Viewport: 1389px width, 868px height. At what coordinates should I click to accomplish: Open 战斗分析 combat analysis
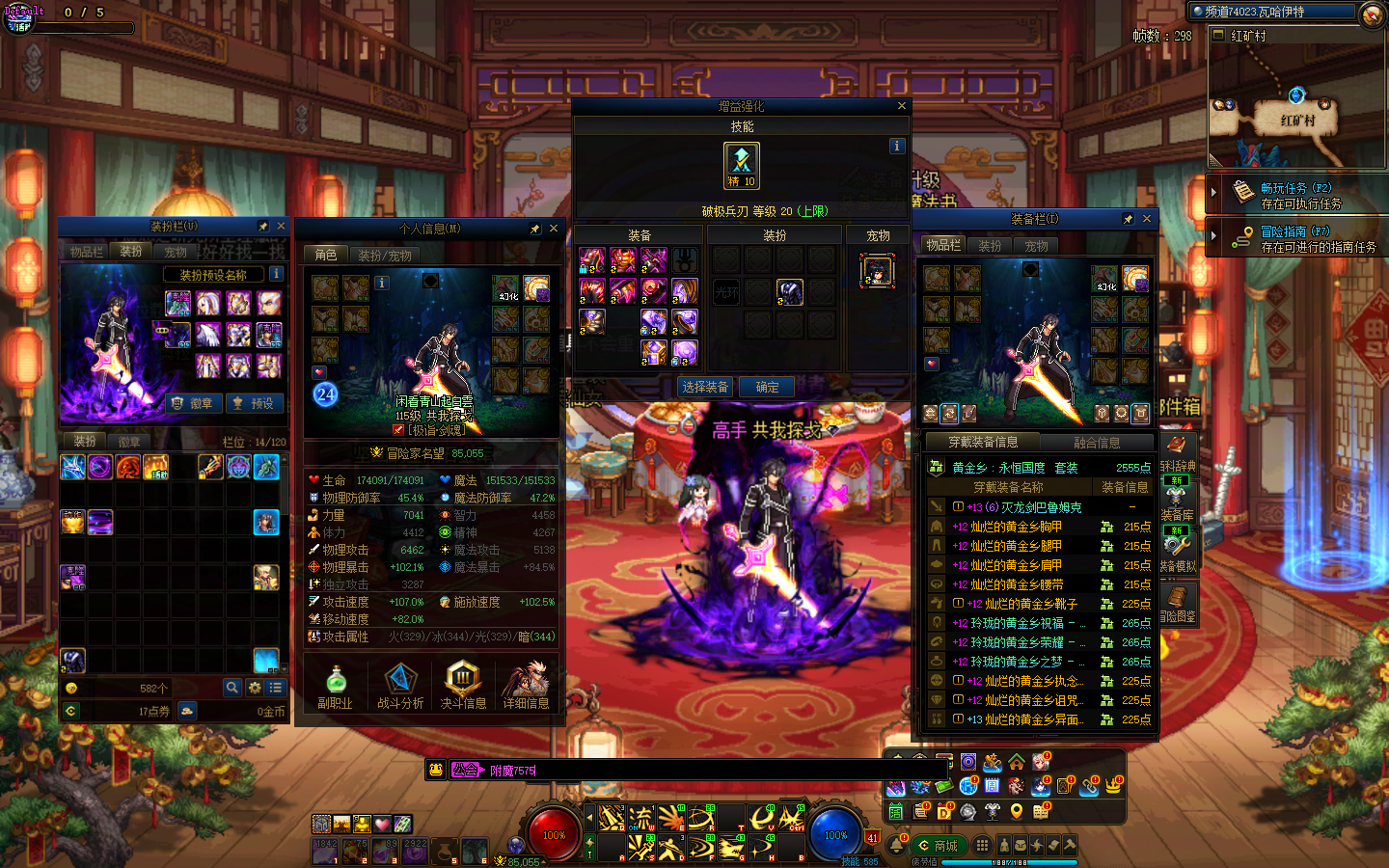(x=400, y=686)
